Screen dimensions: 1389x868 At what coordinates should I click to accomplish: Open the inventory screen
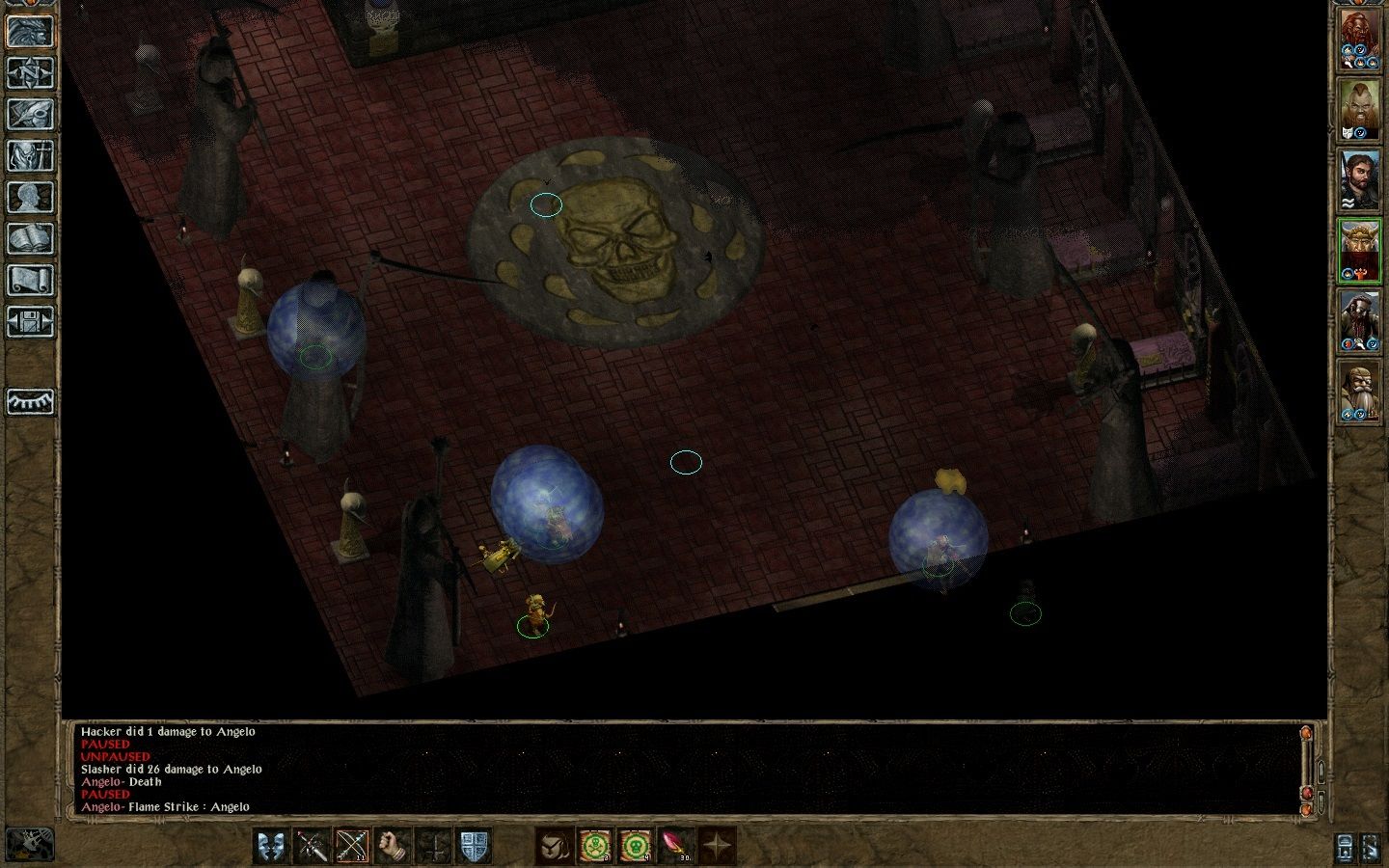[30, 155]
